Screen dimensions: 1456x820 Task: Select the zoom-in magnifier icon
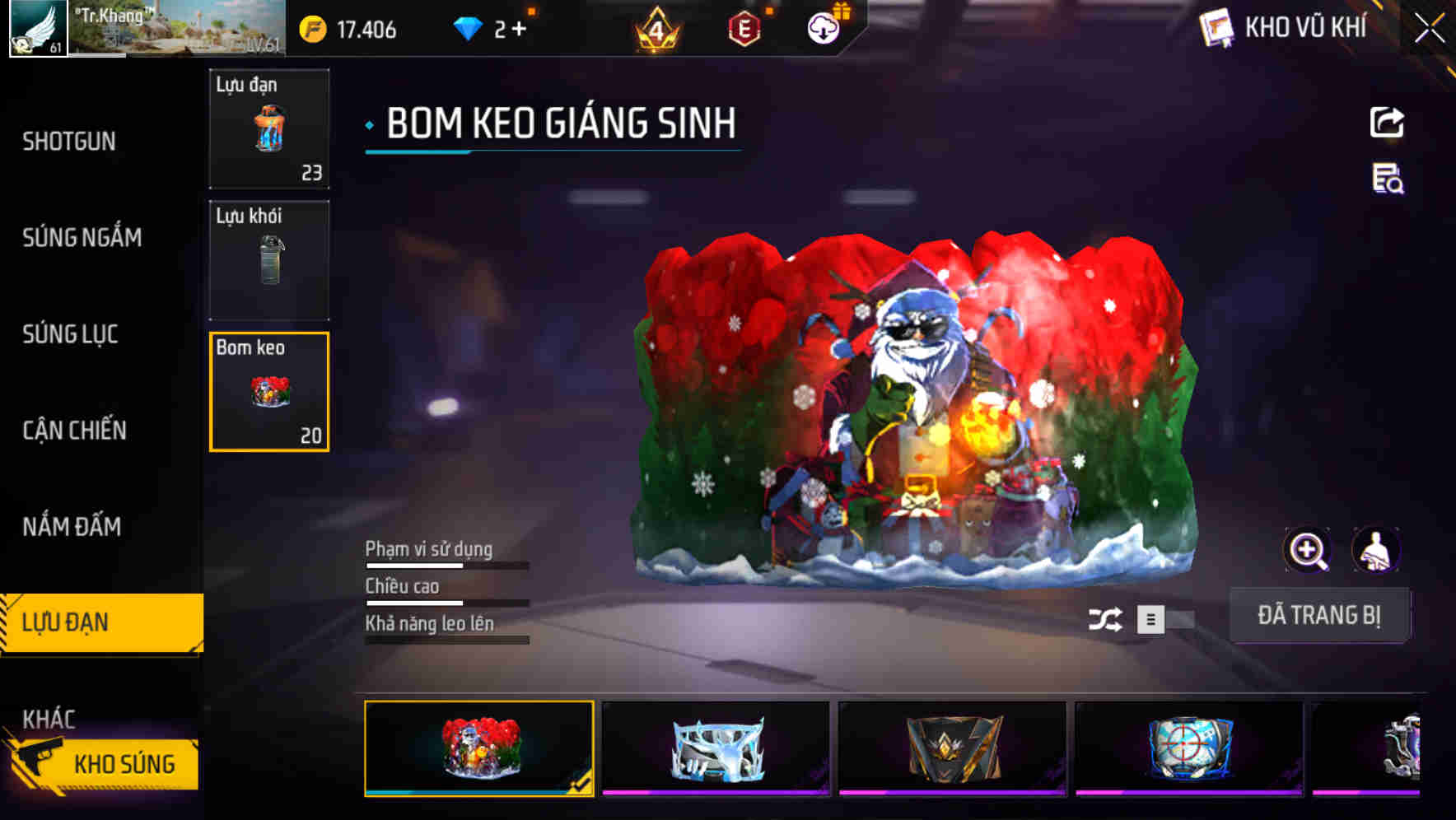pos(1309,550)
